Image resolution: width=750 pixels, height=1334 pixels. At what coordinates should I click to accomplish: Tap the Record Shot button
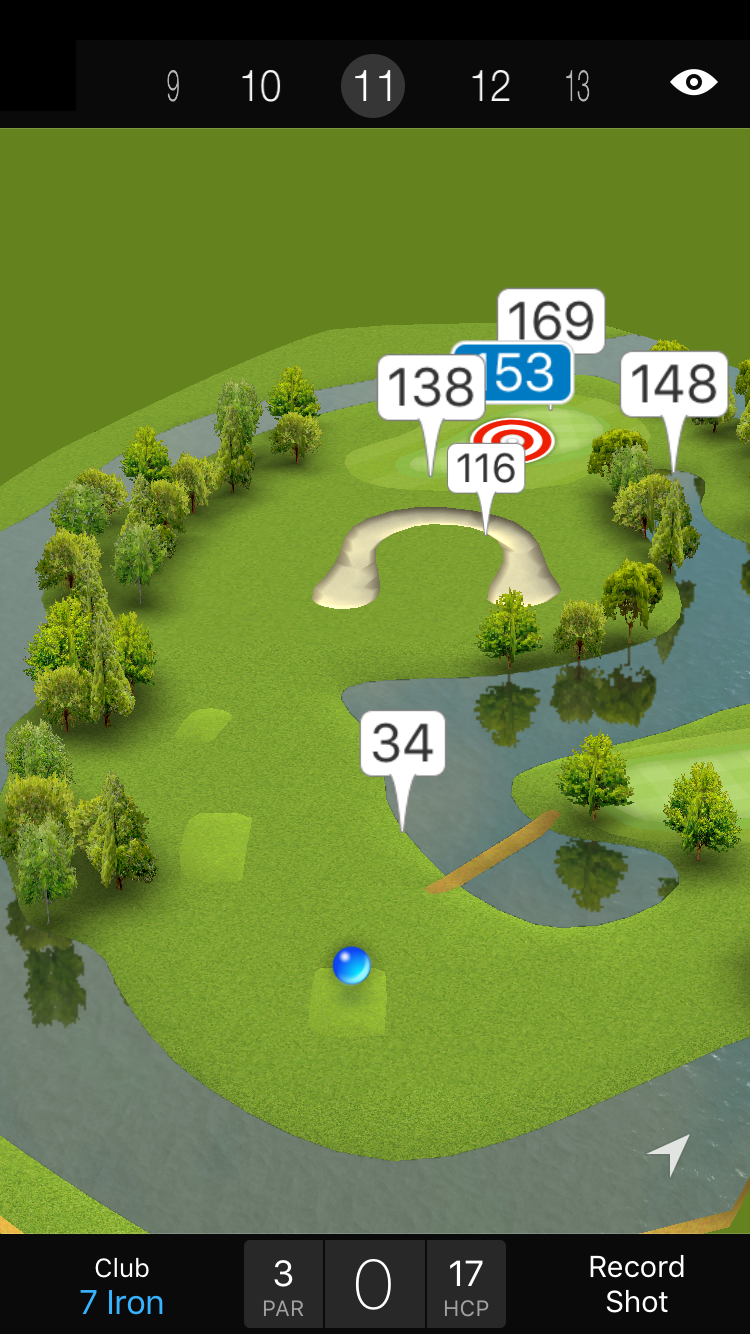636,1284
